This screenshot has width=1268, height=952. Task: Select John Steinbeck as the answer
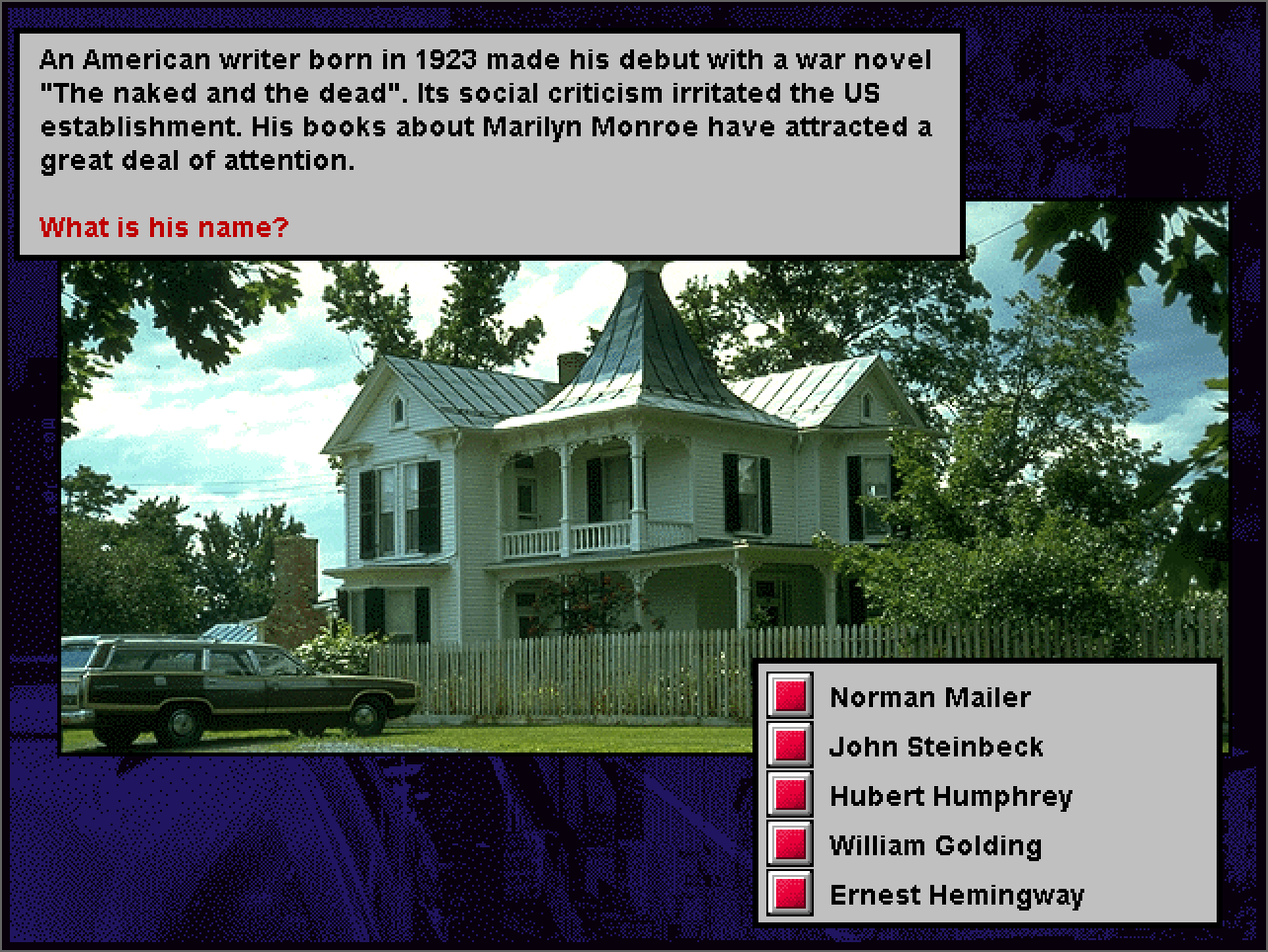tap(790, 746)
